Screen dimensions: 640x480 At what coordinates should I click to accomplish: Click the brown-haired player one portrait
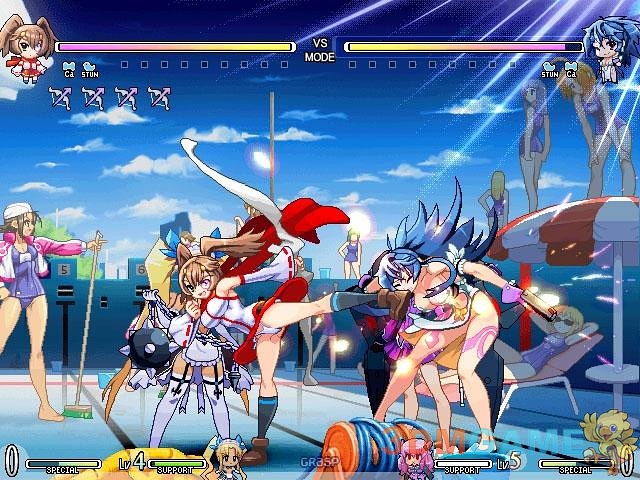24,53
